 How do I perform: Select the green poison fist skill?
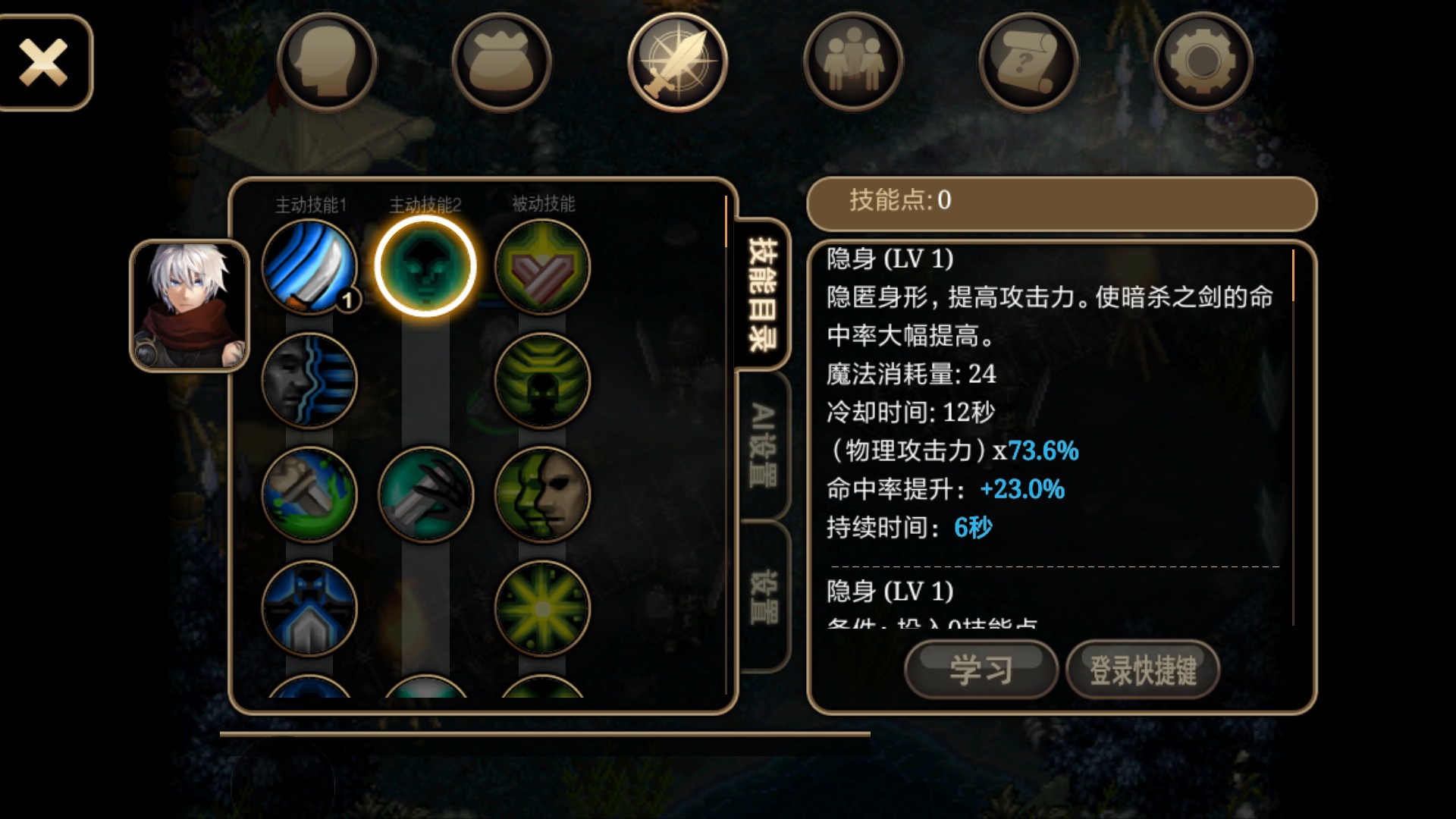(309, 494)
